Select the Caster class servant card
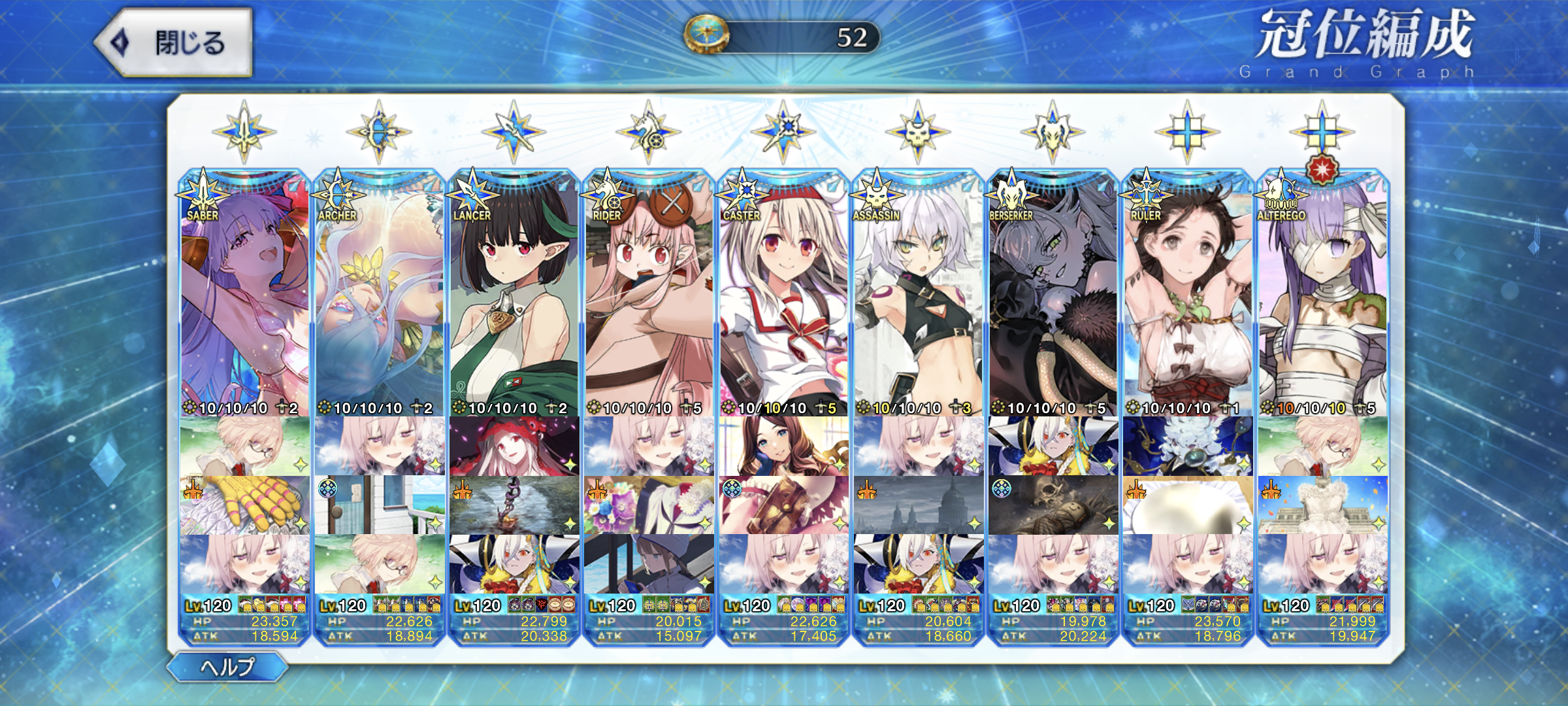 [783, 294]
